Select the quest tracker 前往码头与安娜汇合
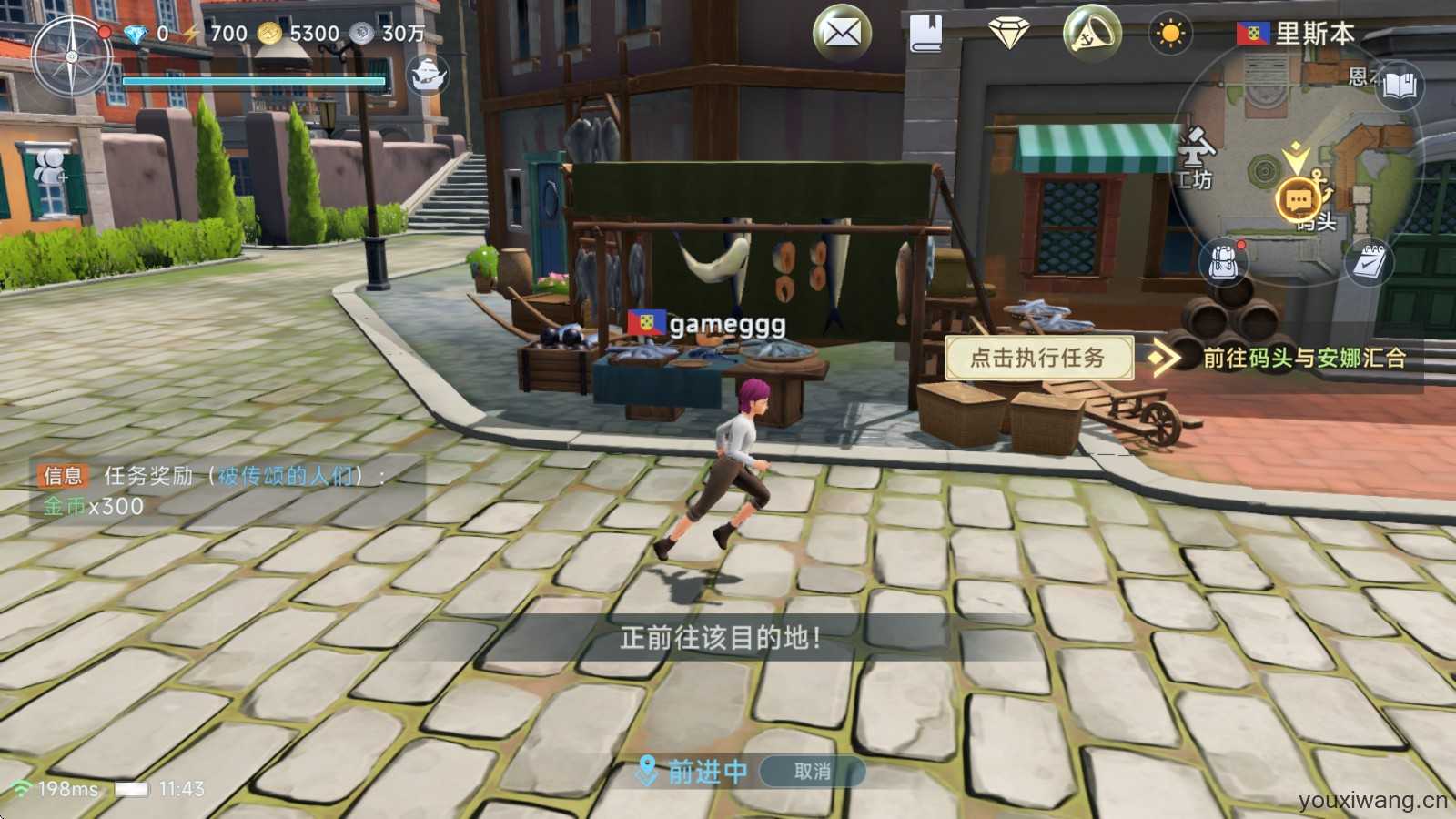This screenshot has height=819, width=1456. [1303, 358]
